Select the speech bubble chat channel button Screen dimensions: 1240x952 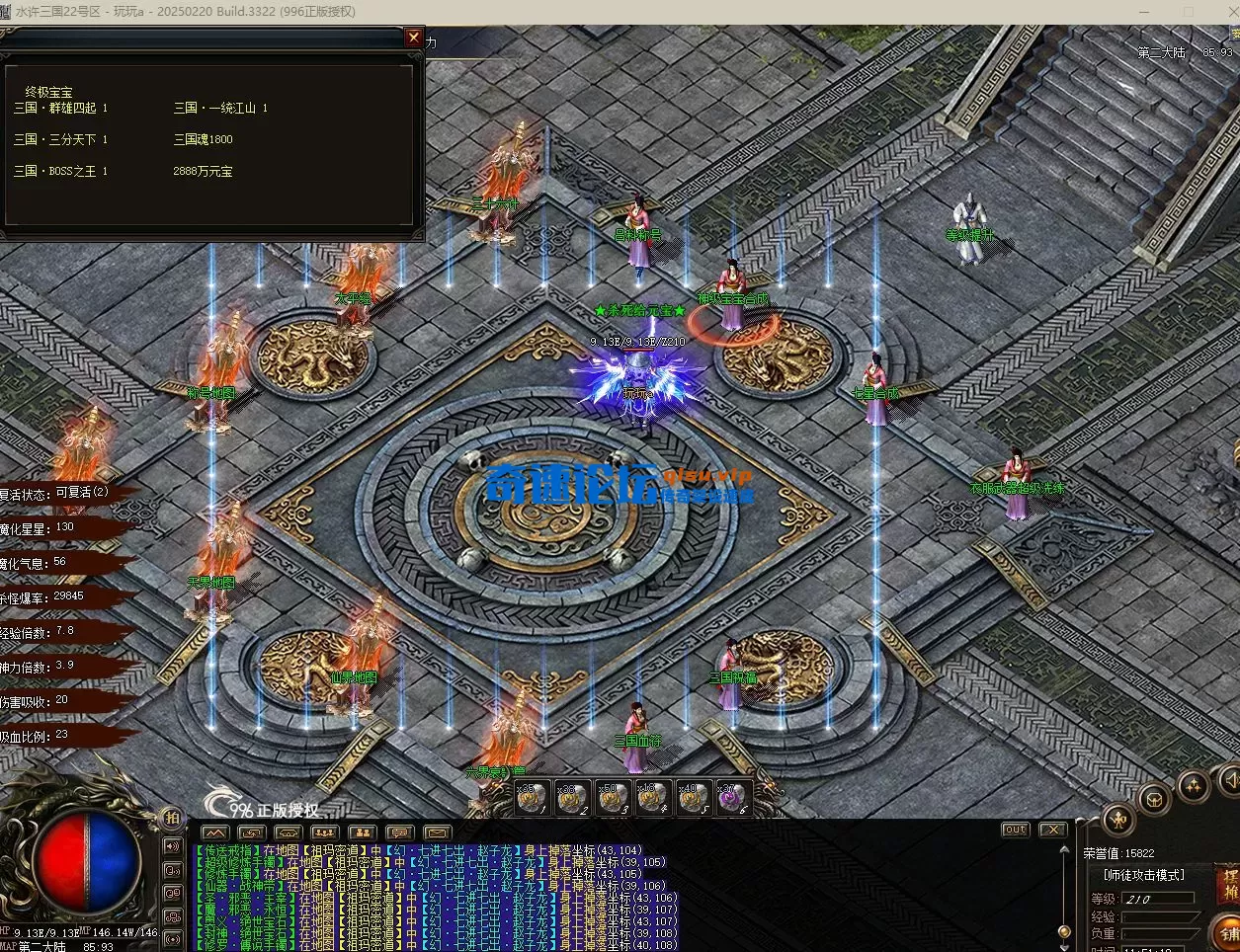[399, 833]
